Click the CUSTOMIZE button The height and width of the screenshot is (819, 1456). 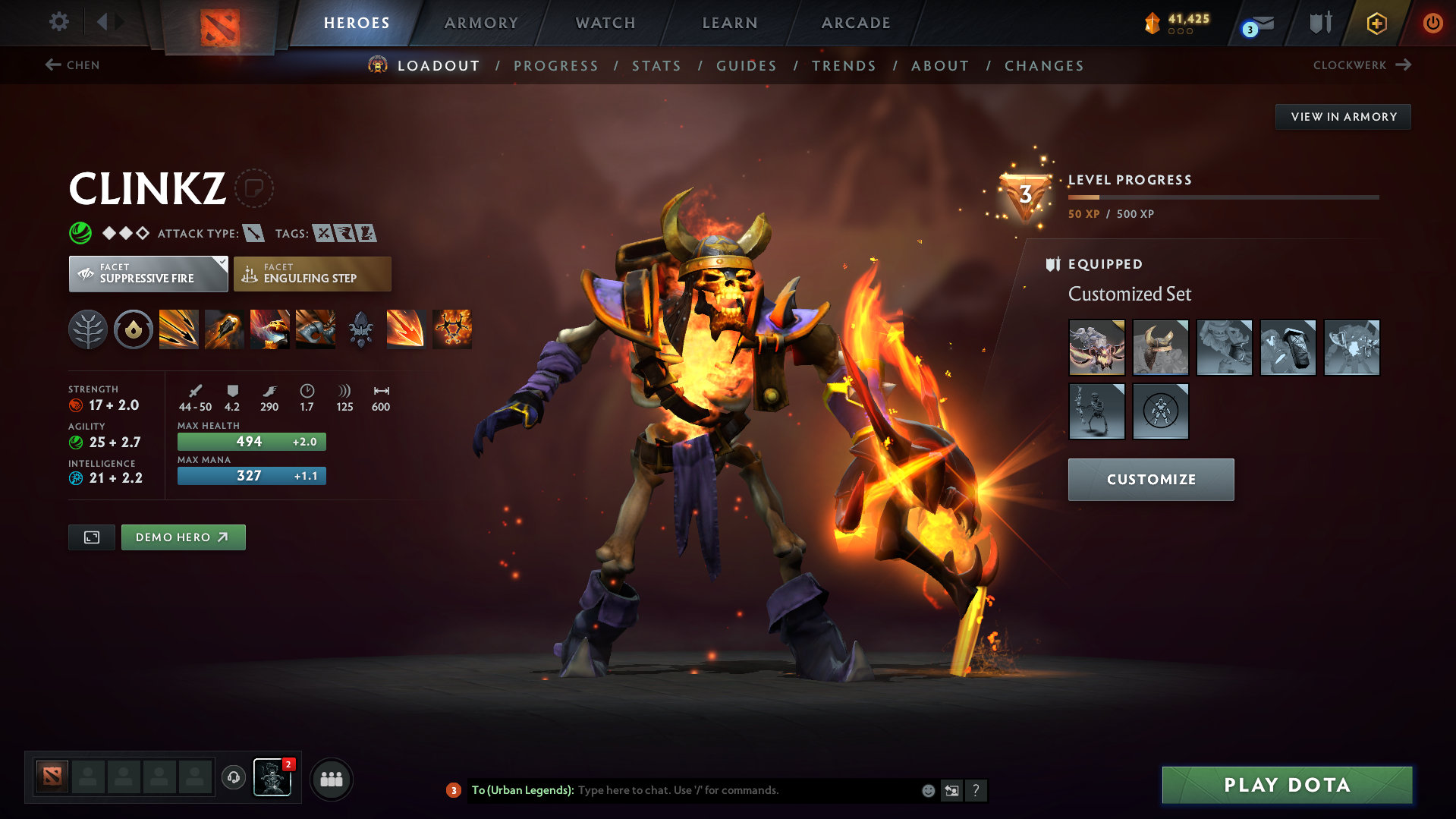(1150, 479)
